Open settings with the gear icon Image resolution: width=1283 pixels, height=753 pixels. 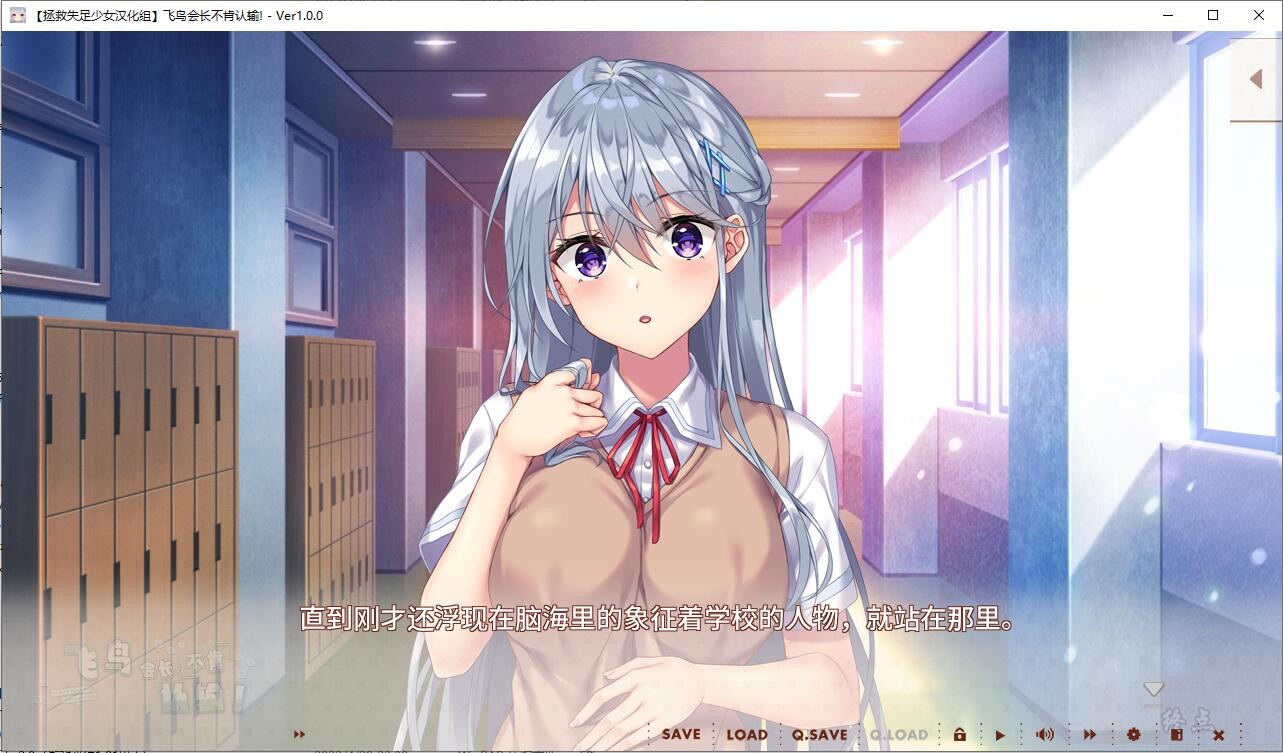point(1133,734)
